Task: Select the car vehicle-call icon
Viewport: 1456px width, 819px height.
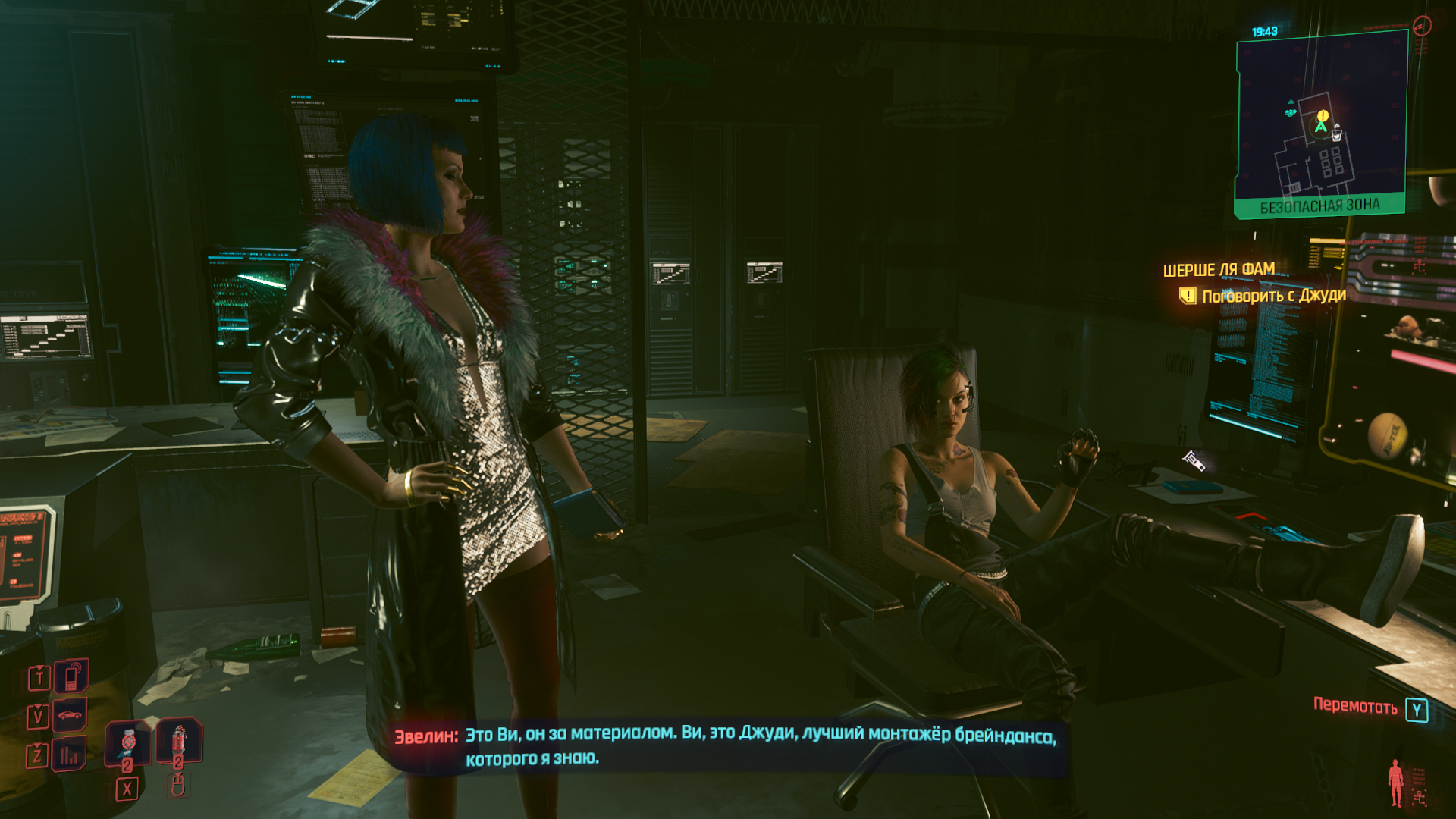Action: pos(71,715)
